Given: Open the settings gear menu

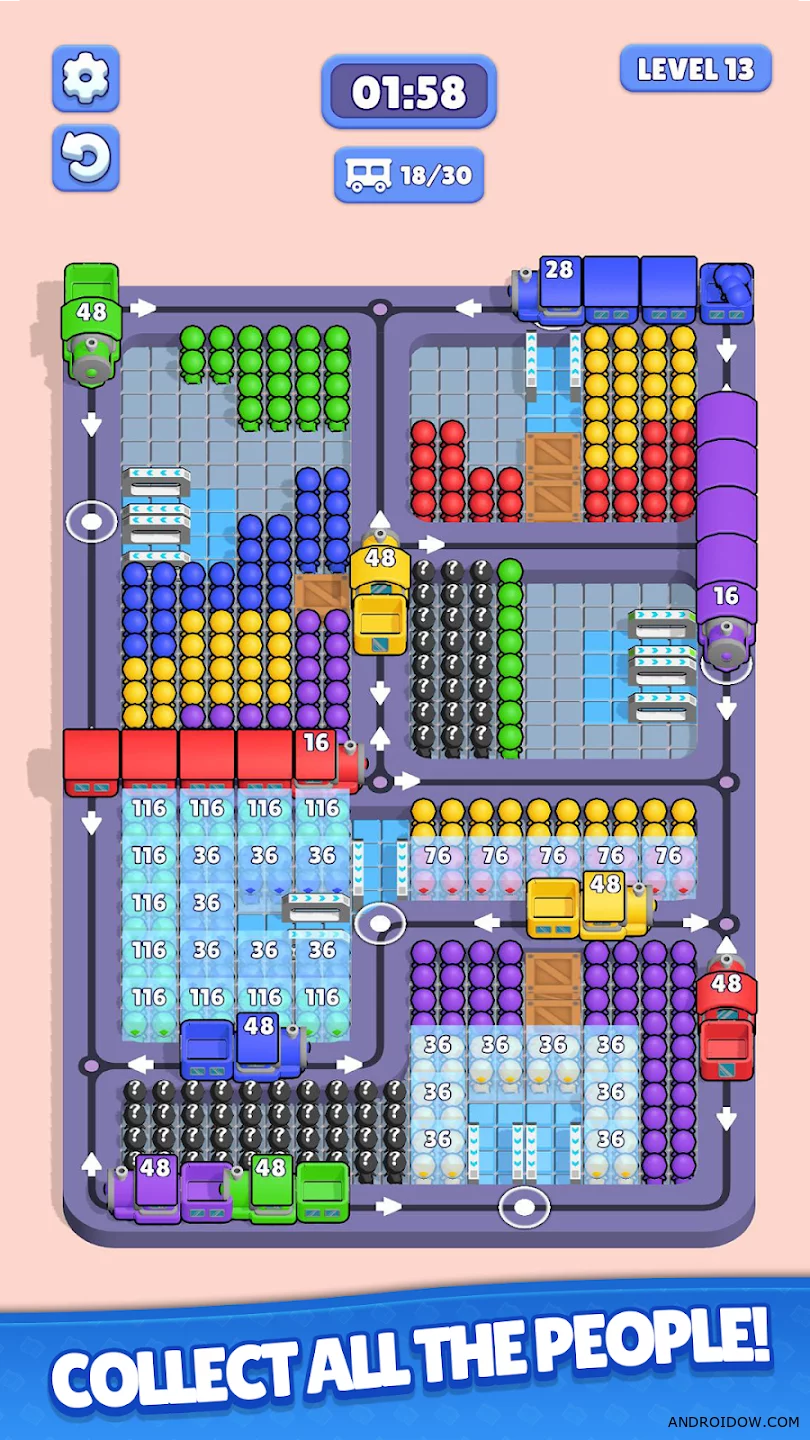Looking at the screenshot, I should point(86,78).
